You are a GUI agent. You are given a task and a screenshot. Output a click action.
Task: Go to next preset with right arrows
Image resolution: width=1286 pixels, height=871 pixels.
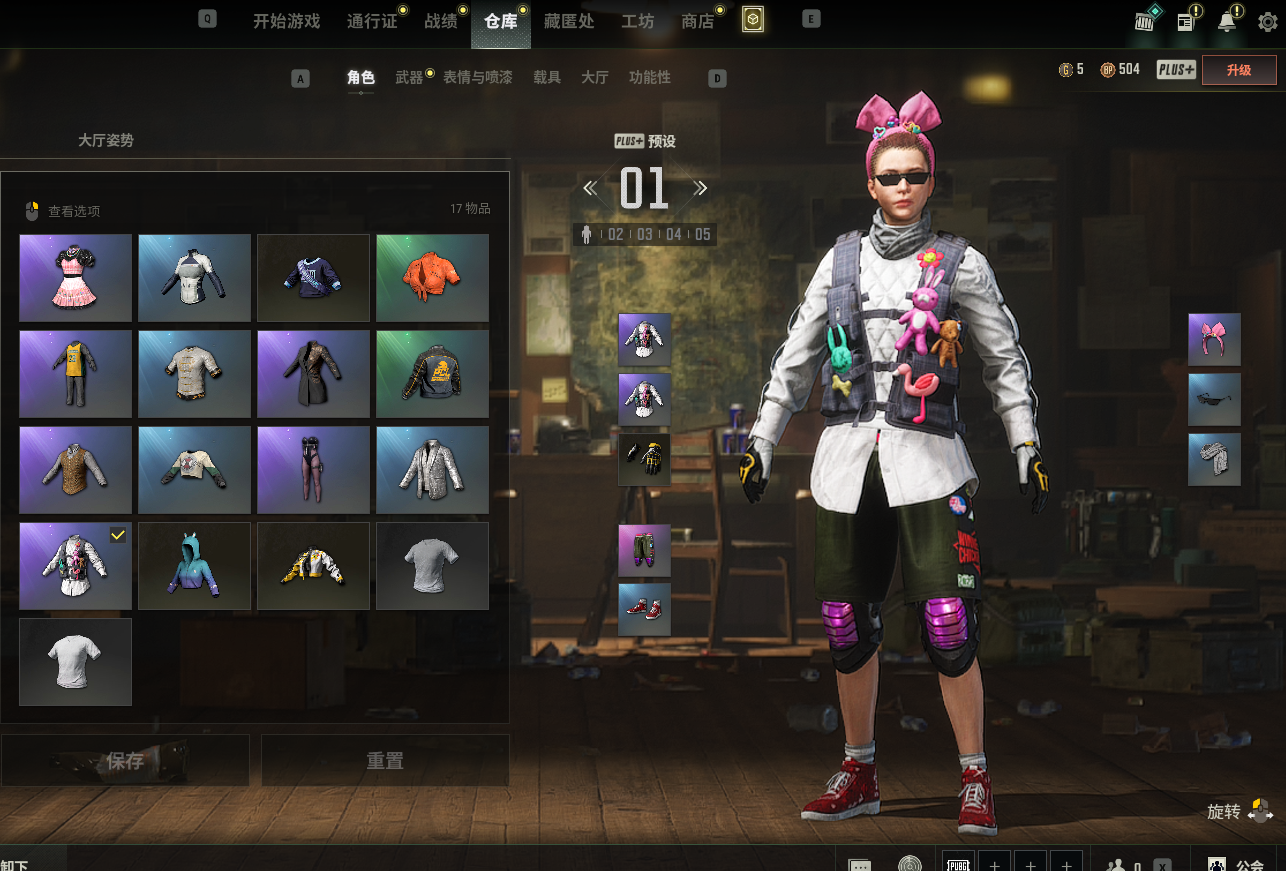click(700, 188)
